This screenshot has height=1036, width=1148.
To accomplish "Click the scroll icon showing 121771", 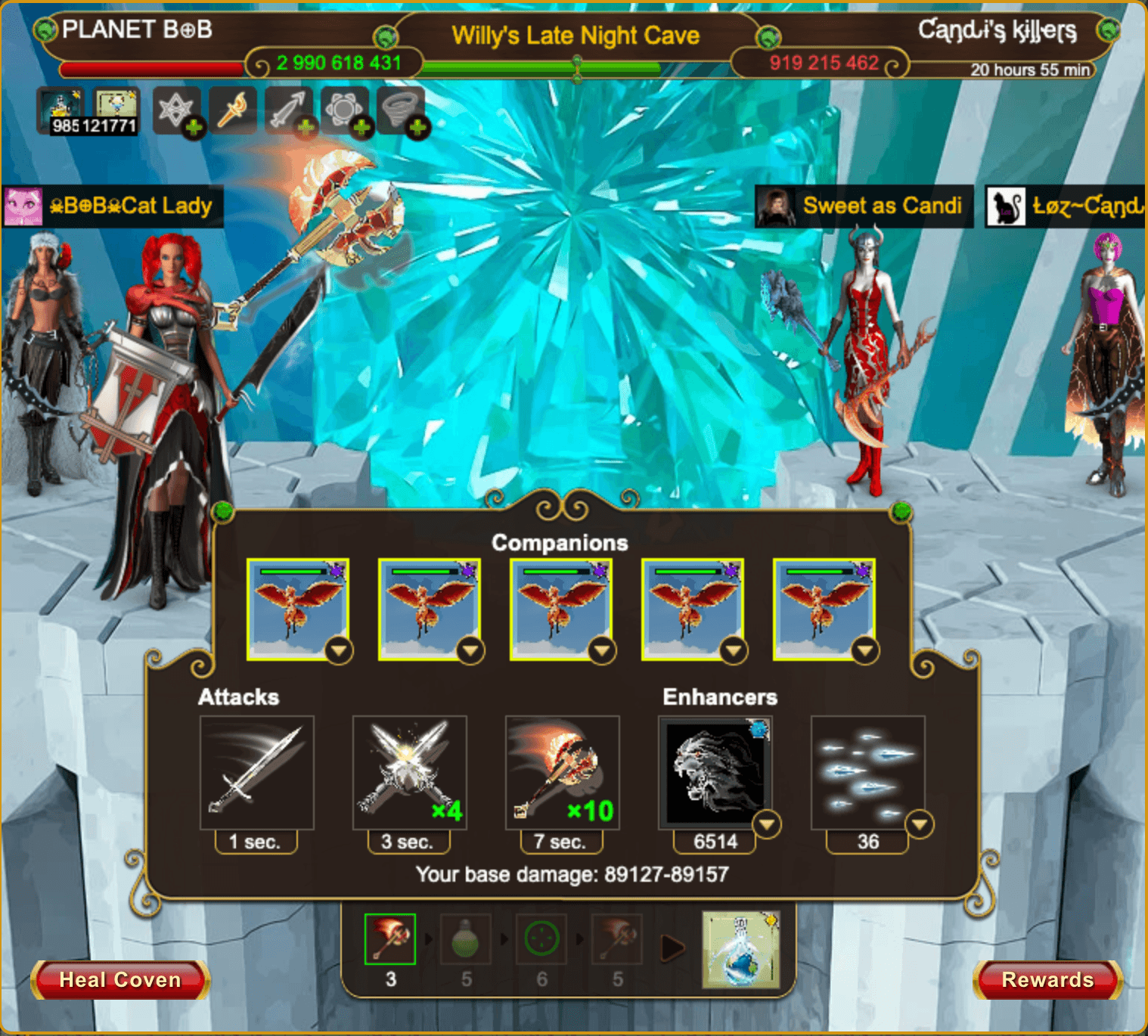I will point(116,111).
